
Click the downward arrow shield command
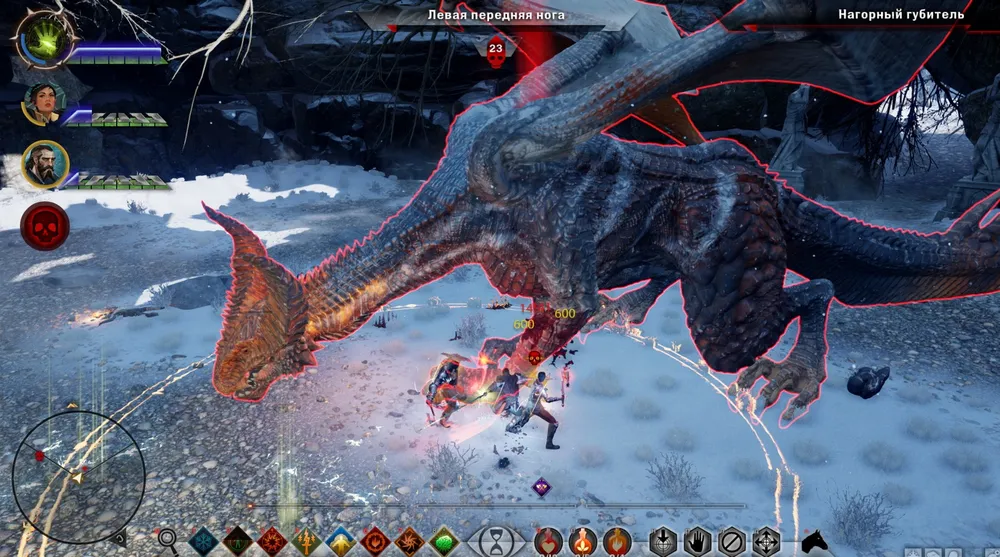click(664, 542)
